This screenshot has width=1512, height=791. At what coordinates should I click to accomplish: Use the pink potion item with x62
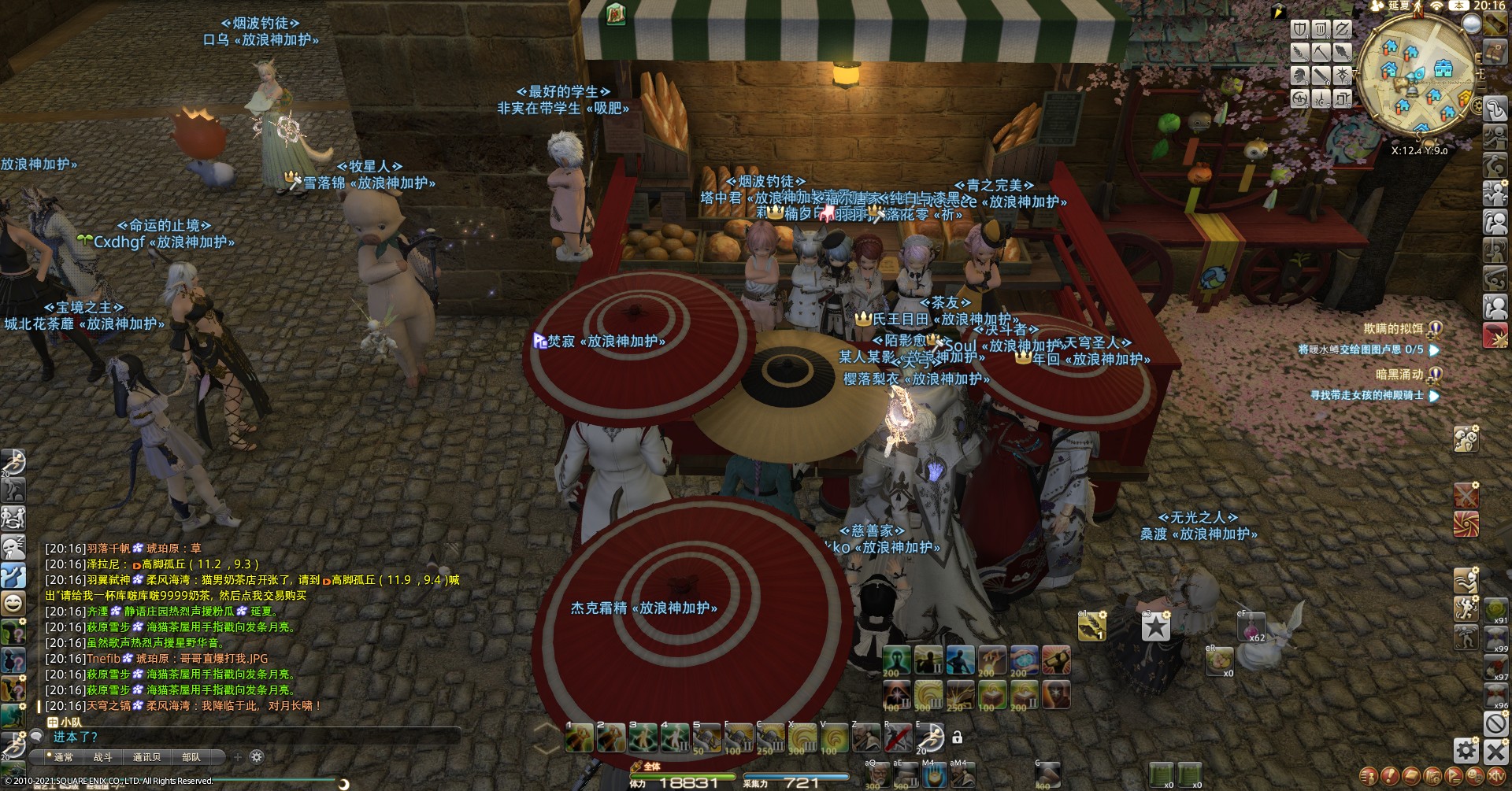[1251, 627]
